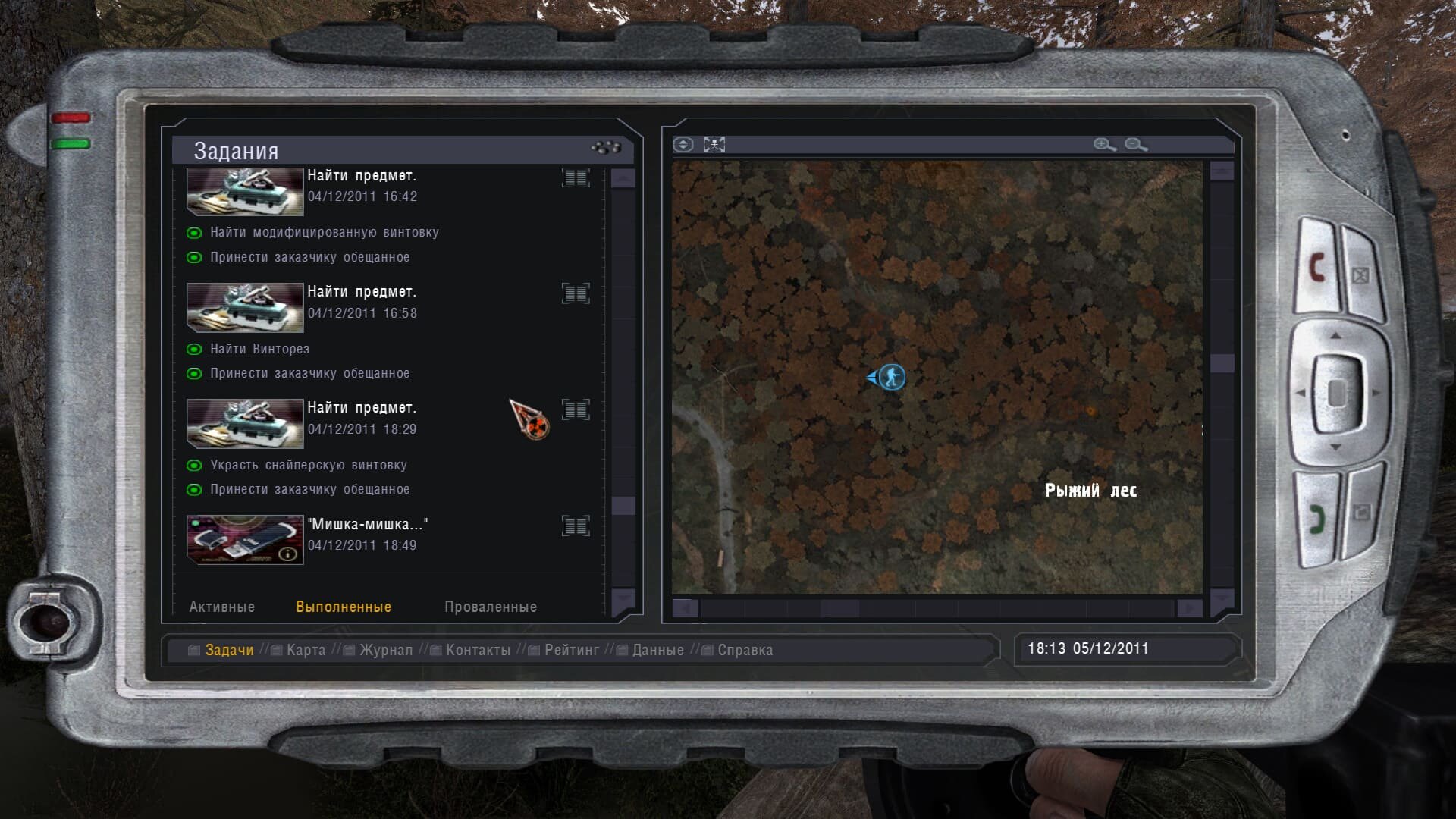Open the Рейтинг section
This screenshot has height=819, width=1456.
pyautogui.click(x=571, y=650)
